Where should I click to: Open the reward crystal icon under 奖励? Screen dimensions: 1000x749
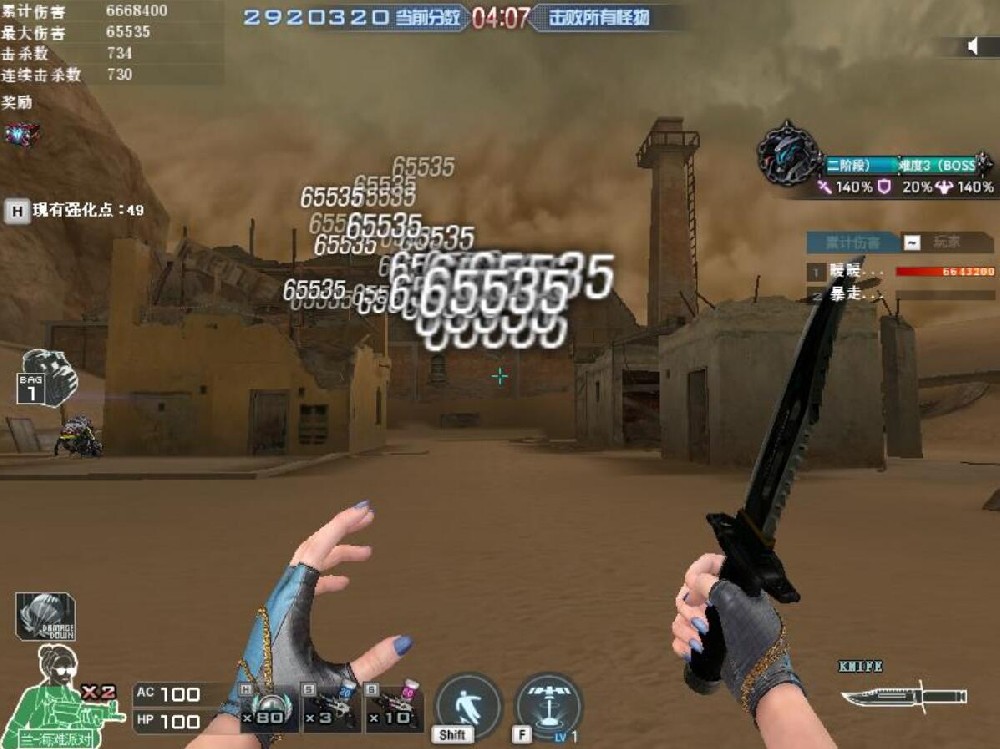(21, 134)
